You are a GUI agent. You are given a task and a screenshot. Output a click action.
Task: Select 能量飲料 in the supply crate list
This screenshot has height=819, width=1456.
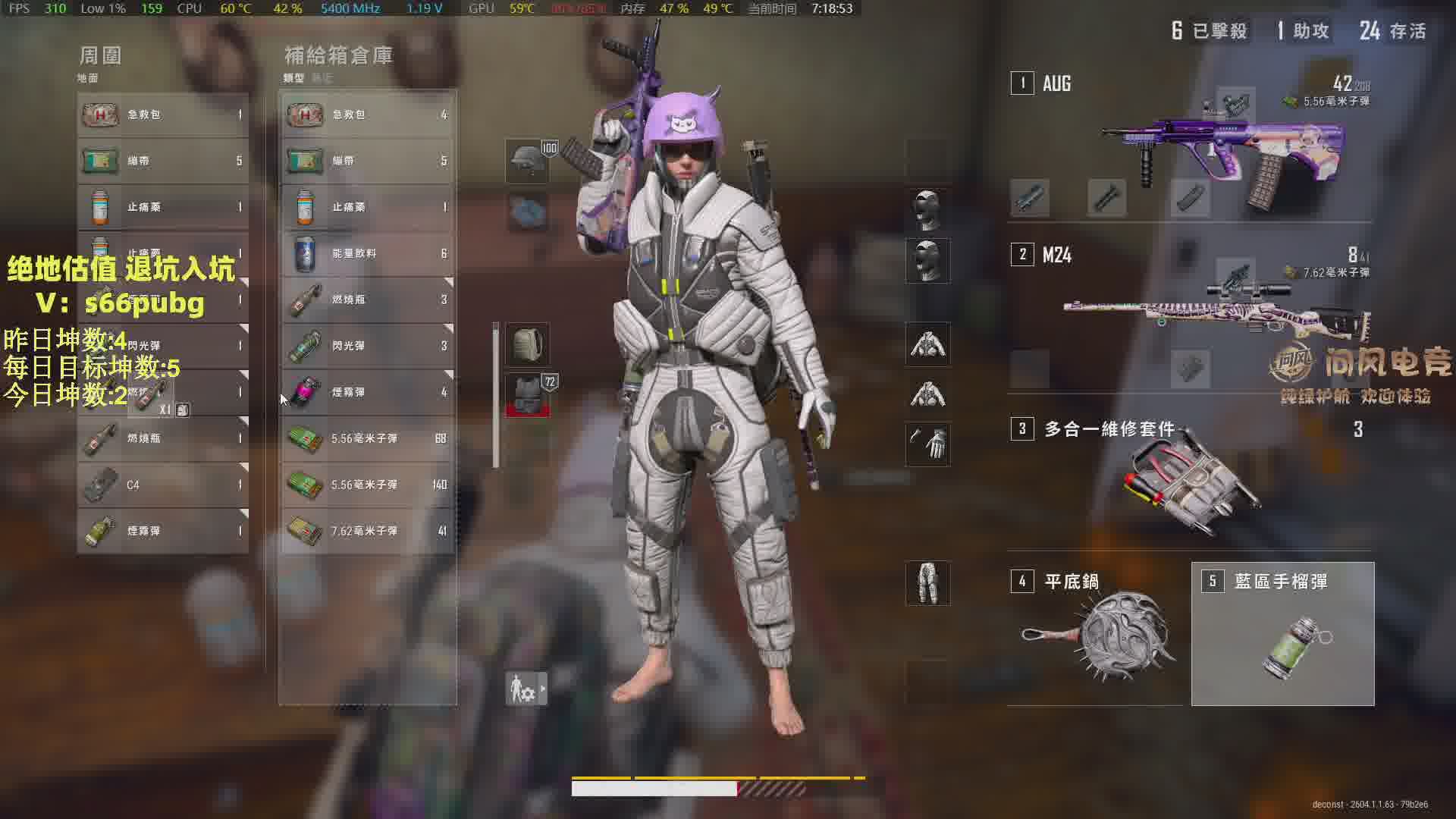368,253
